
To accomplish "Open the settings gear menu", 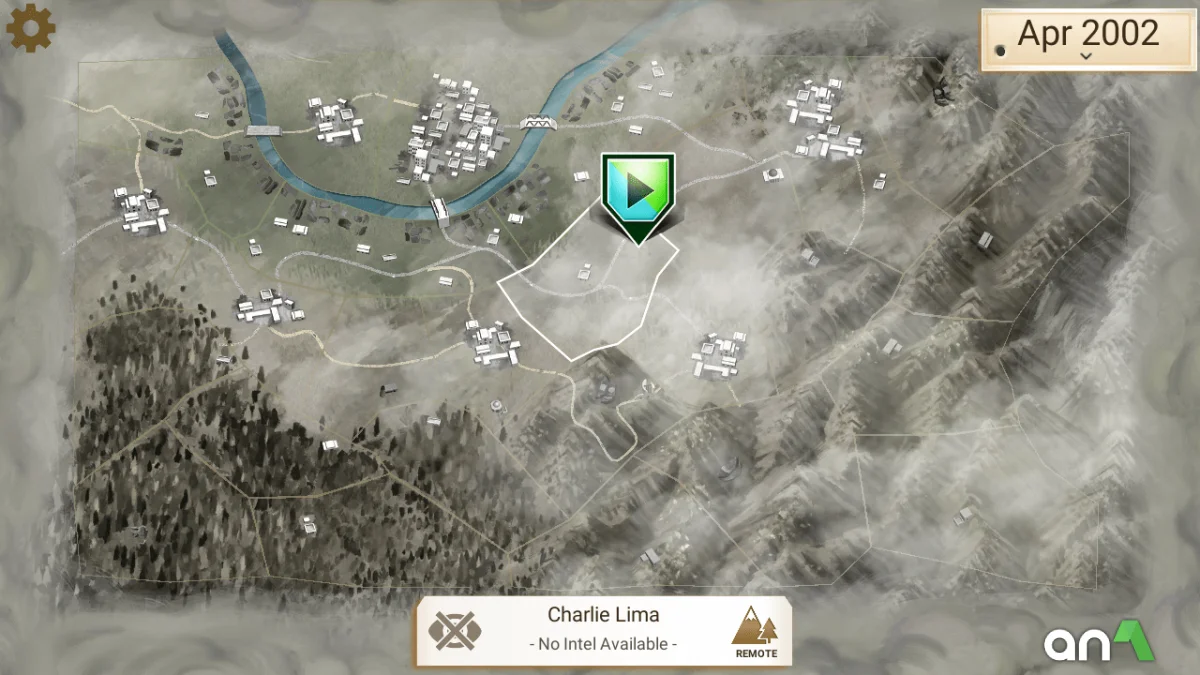I will pyautogui.click(x=30, y=28).
